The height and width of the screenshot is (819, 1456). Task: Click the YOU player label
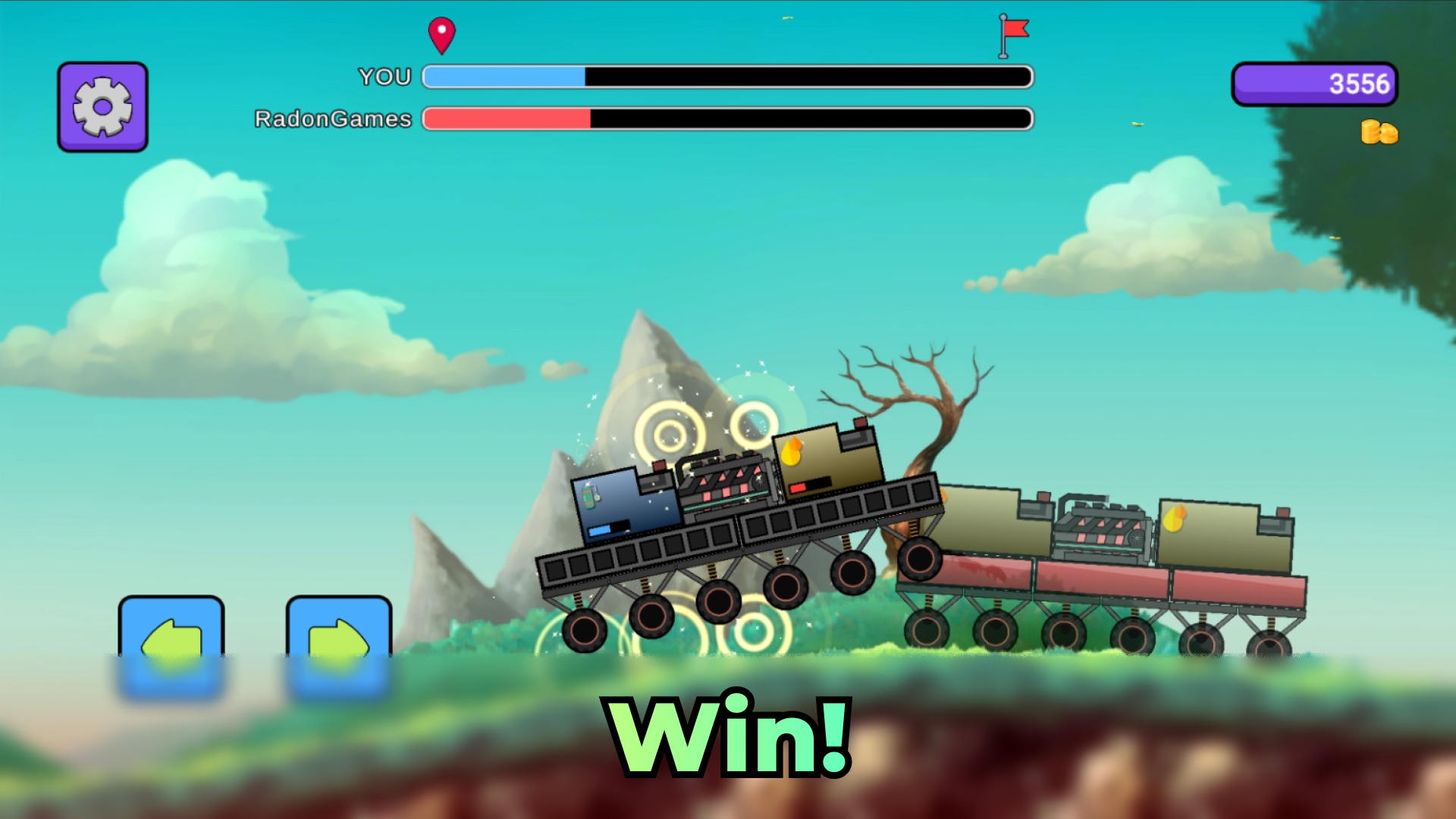click(384, 76)
